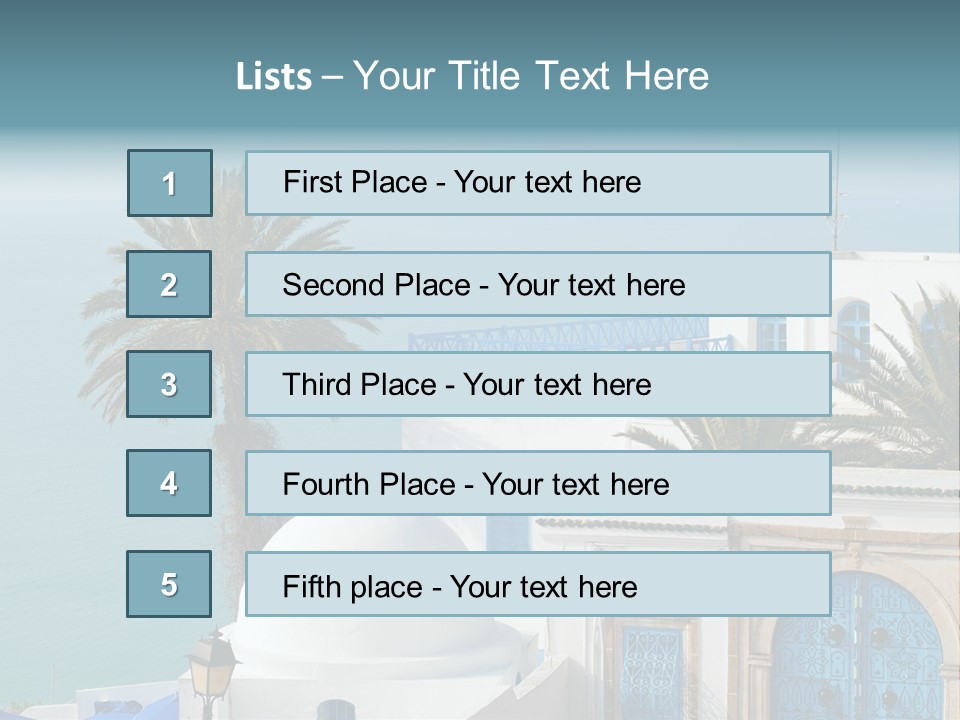Click the First Place text row
This screenshot has height=720, width=960.
[x=538, y=183]
